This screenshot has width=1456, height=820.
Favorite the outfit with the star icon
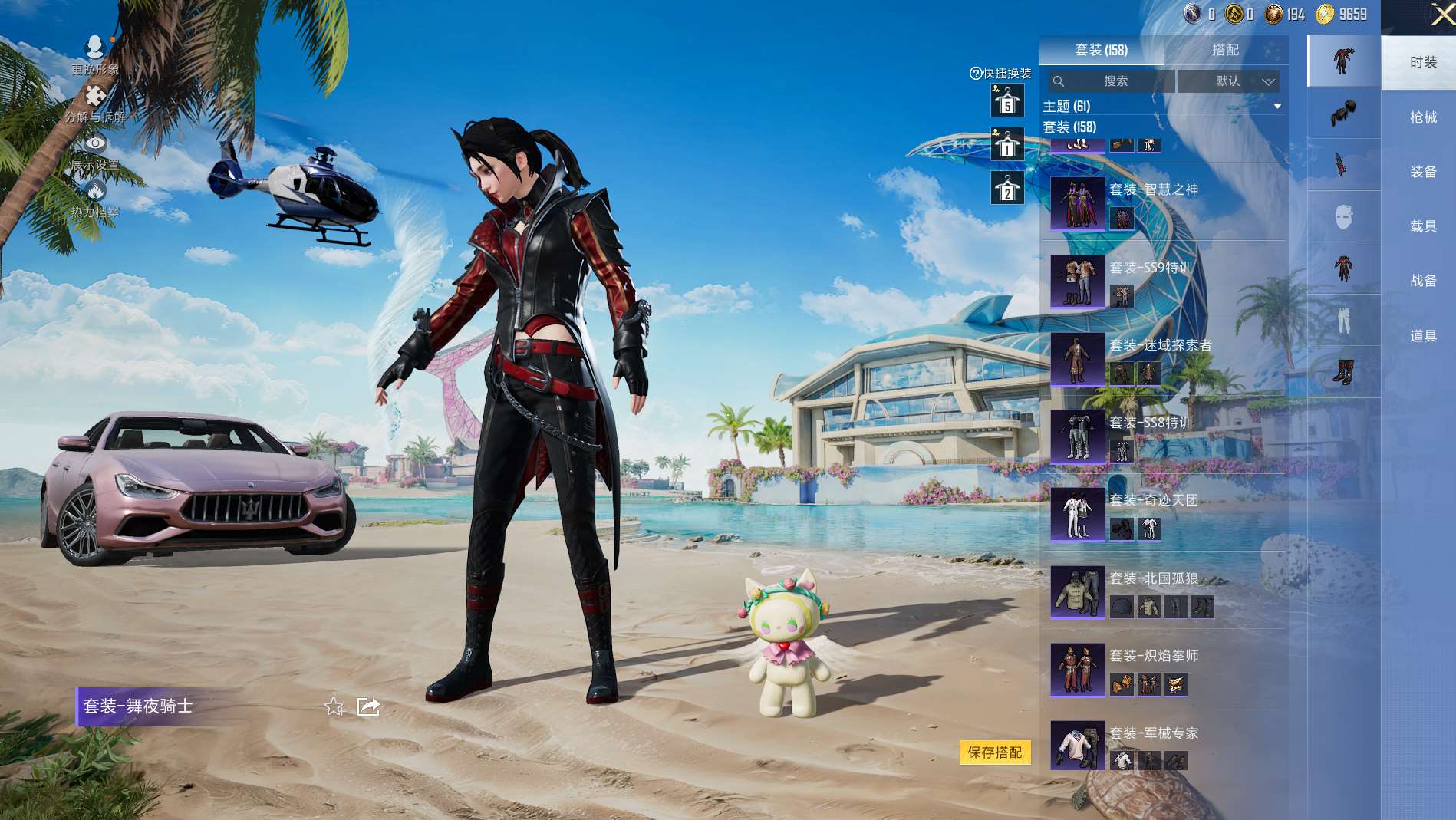(x=334, y=706)
